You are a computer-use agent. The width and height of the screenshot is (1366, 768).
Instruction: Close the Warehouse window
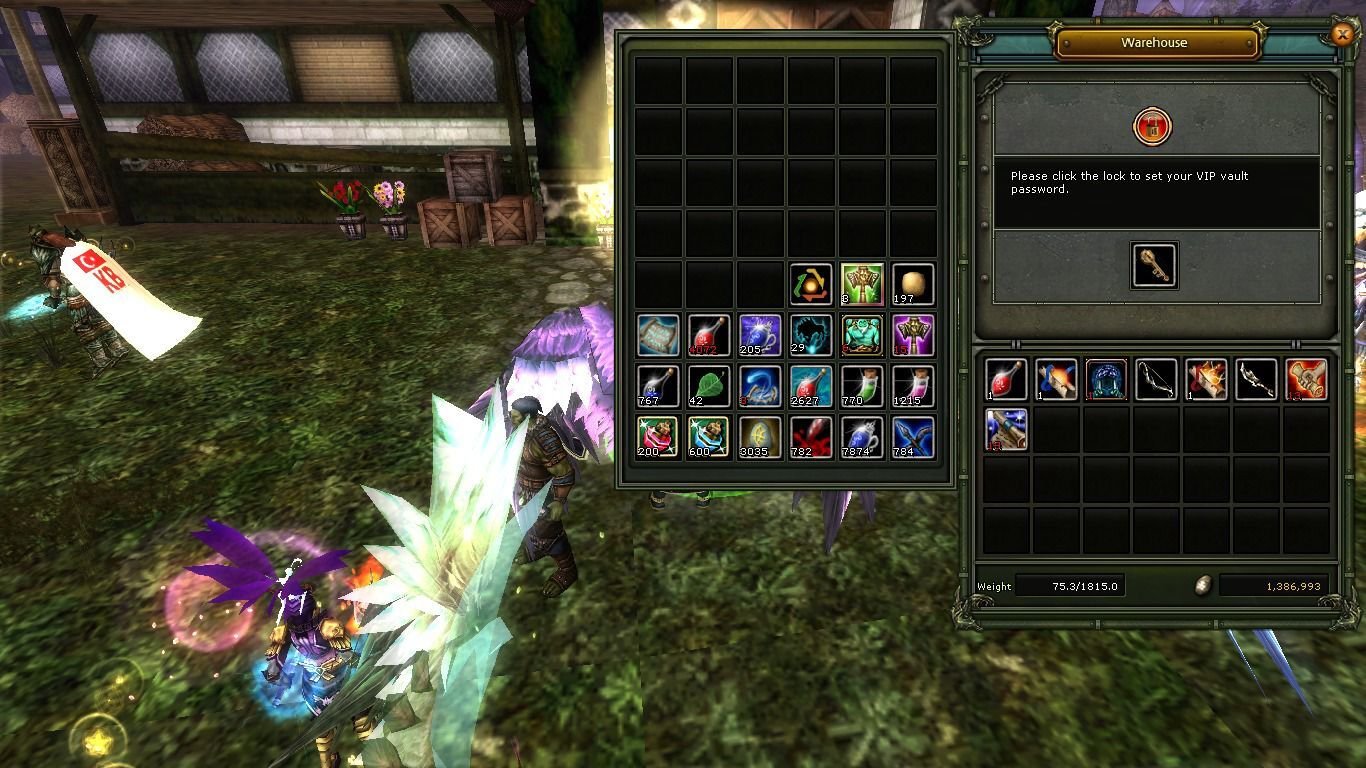[1342, 35]
